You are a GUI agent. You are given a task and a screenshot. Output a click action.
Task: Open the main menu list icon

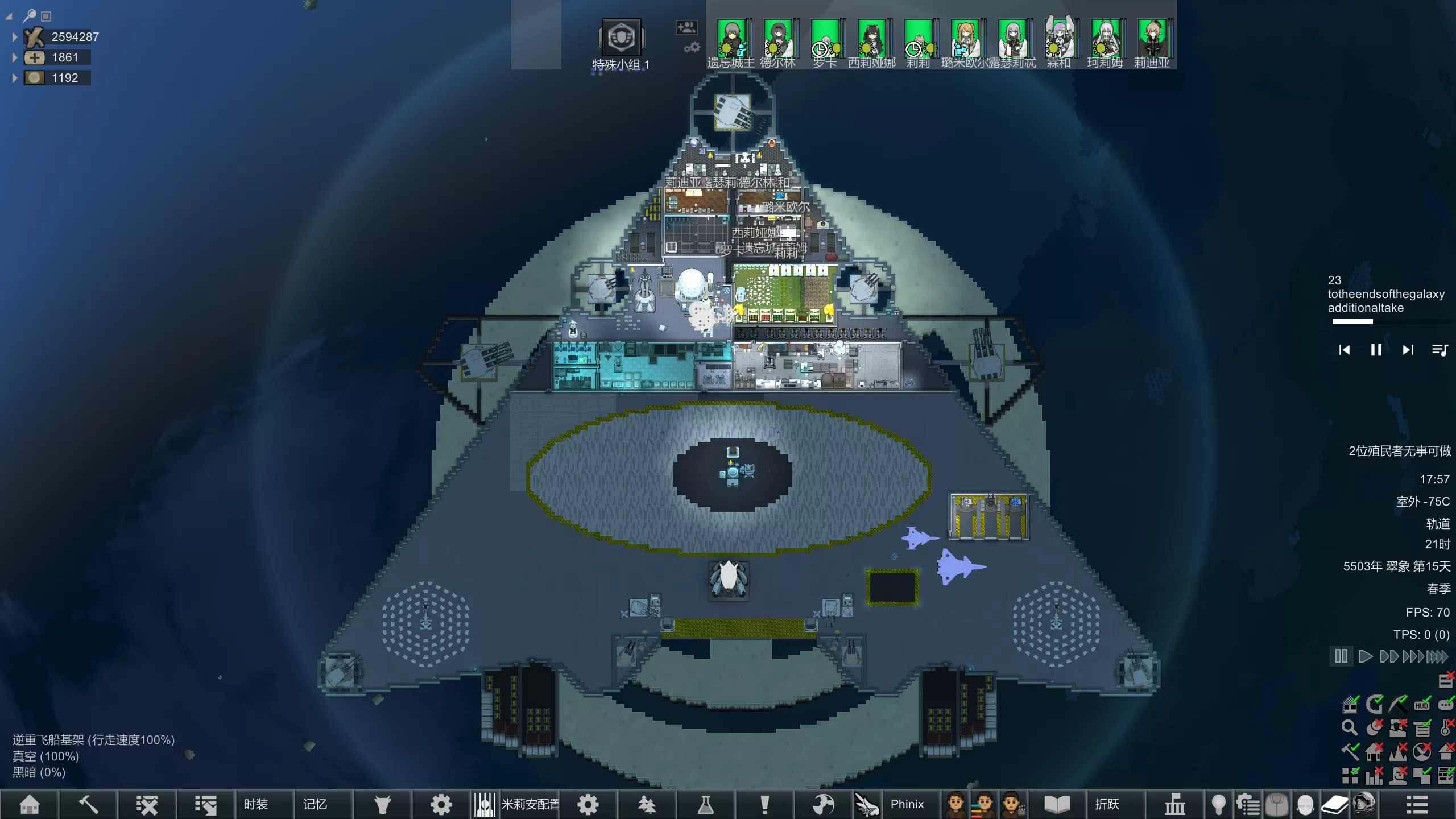coord(1417,804)
